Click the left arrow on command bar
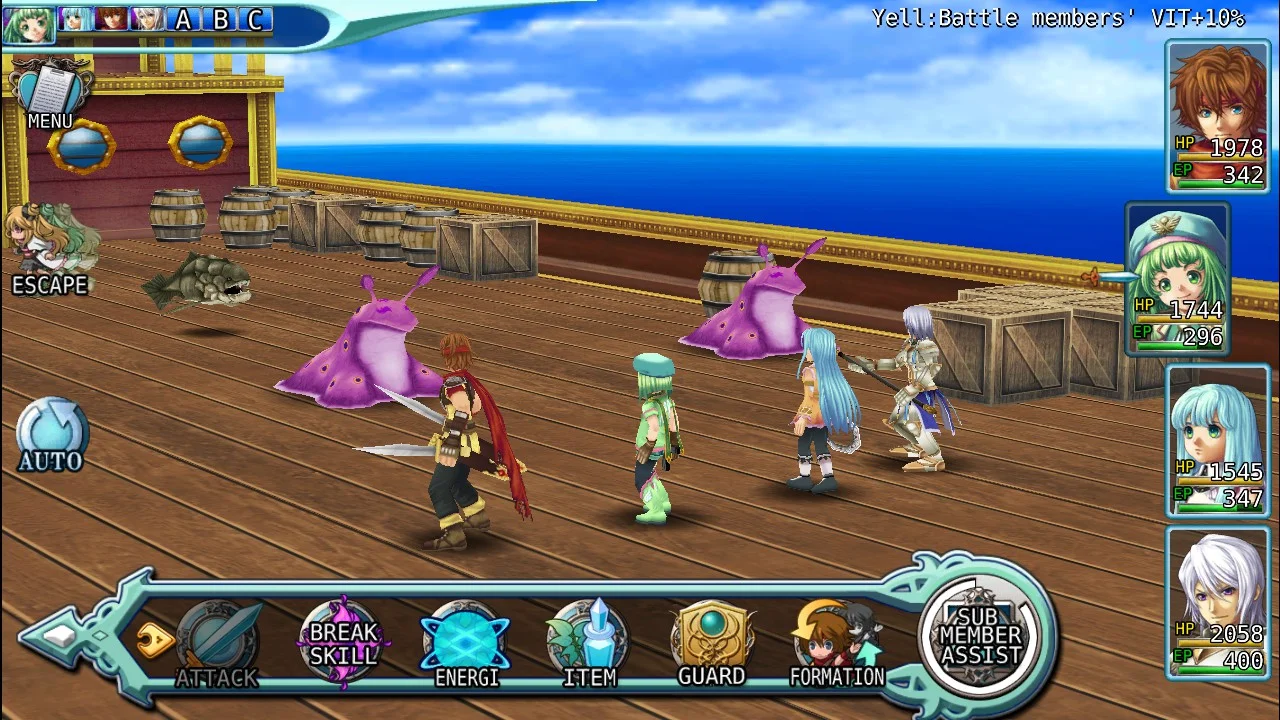The image size is (1280, 720). click(x=62, y=635)
